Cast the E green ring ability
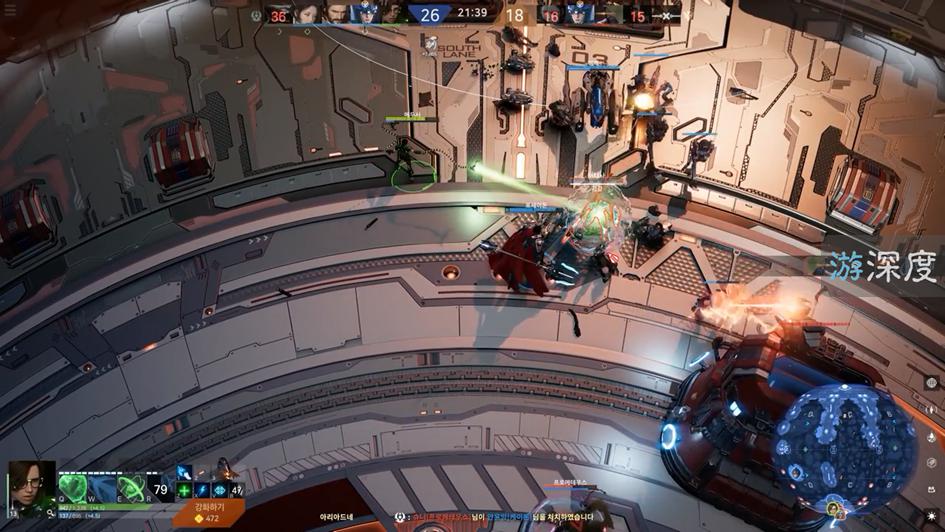945x532 pixels. pos(131,488)
